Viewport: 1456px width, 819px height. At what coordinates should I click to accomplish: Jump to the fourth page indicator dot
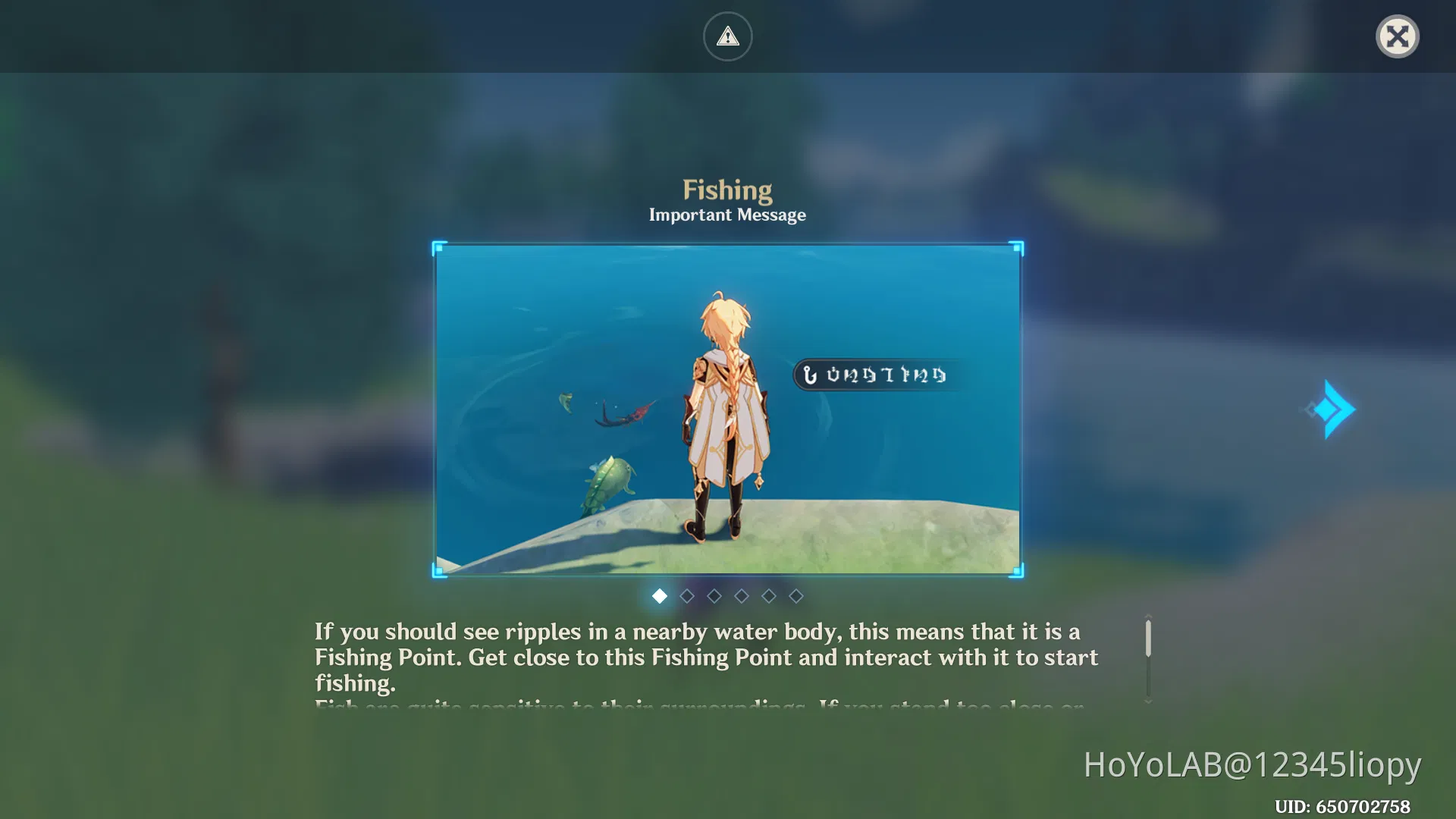[x=742, y=596]
